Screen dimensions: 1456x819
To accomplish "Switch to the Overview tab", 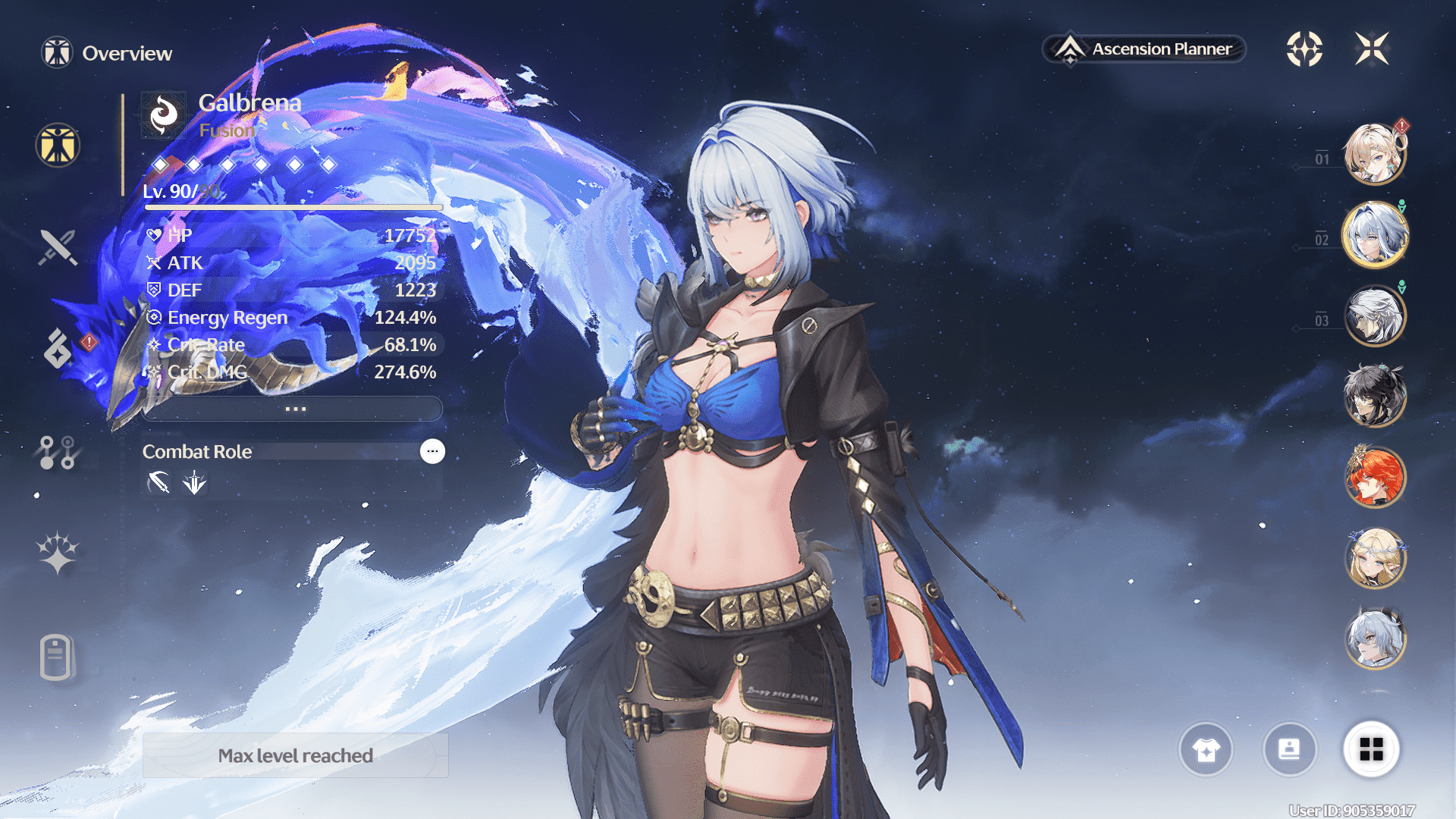I will pos(58,146).
